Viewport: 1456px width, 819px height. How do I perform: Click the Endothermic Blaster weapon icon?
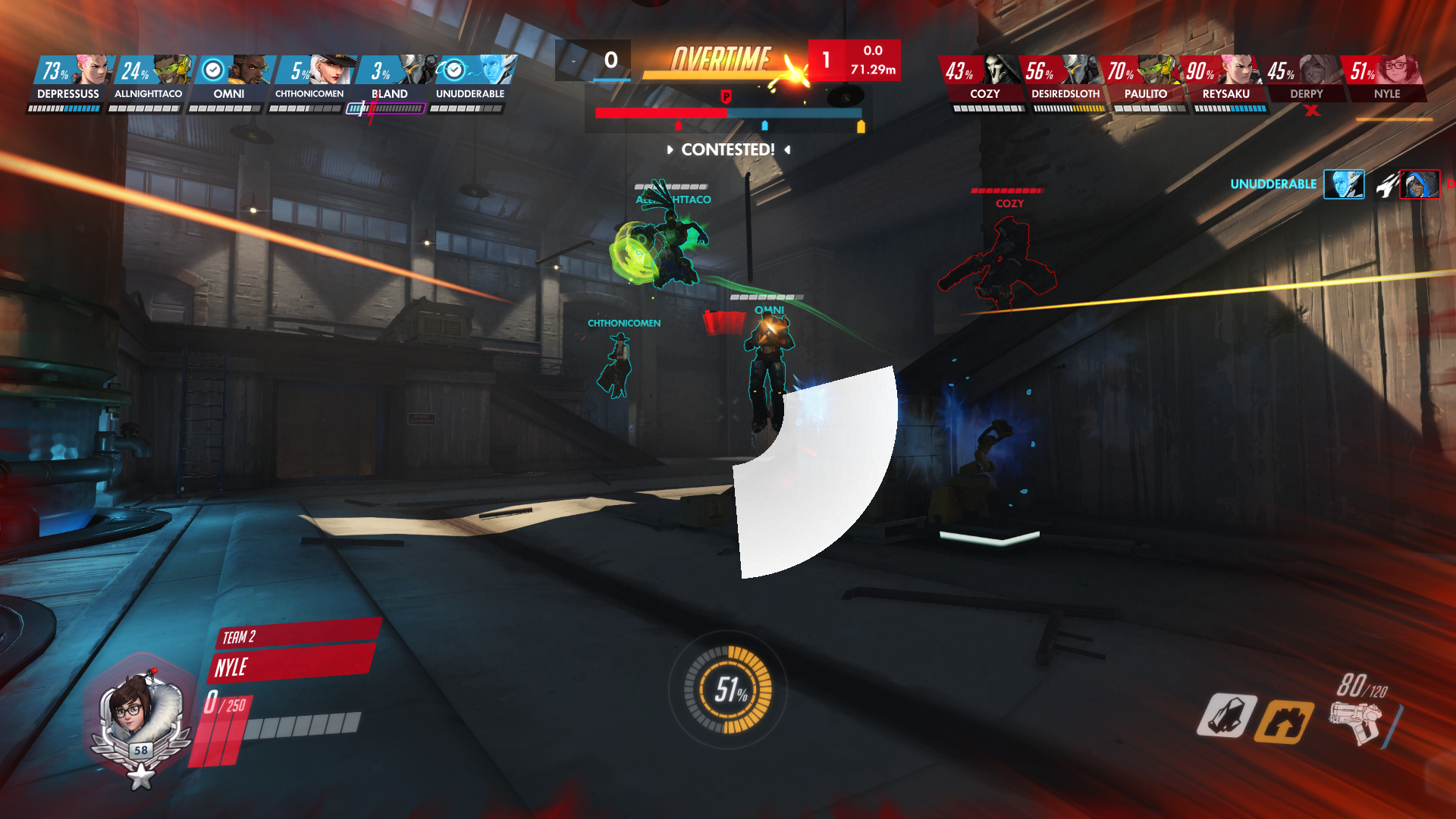pyautogui.click(x=1356, y=721)
